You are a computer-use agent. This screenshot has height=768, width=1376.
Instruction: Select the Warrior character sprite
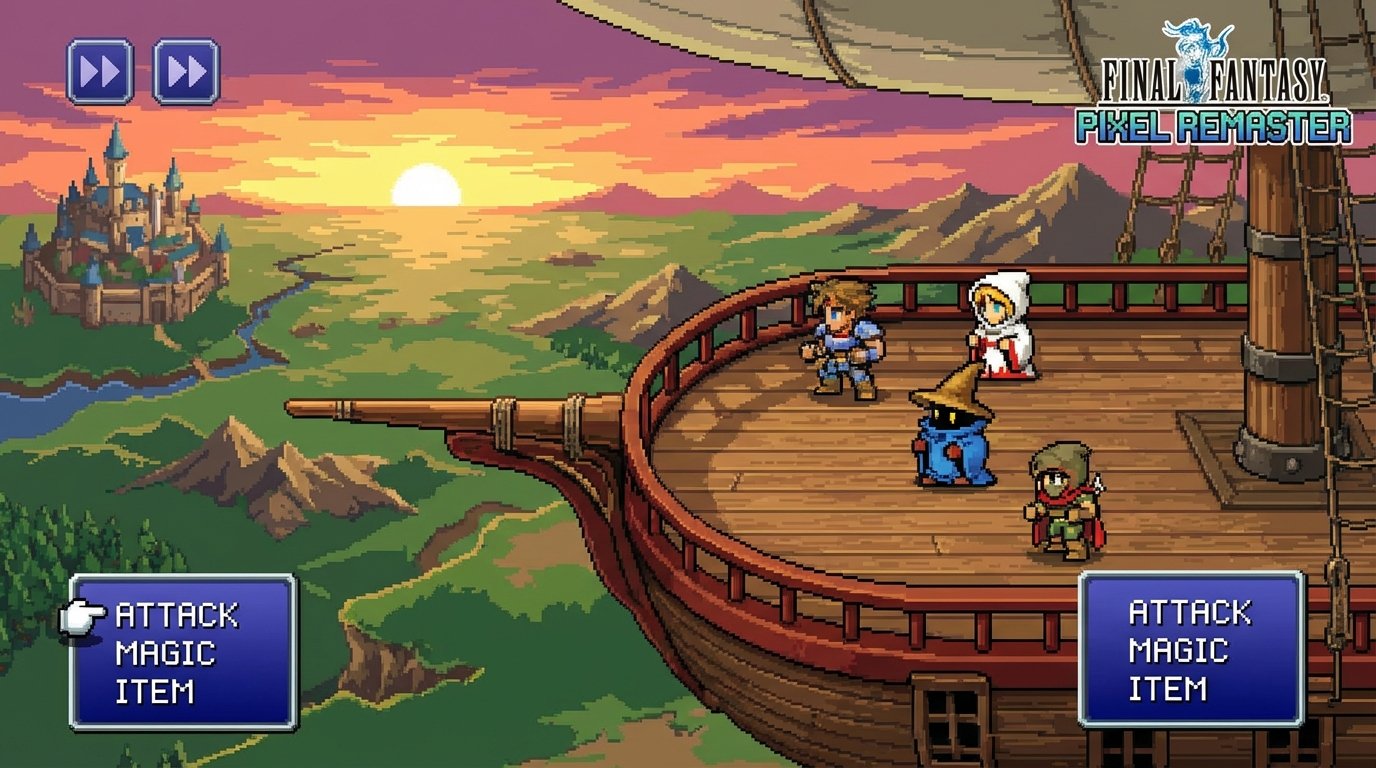pyautogui.click(x=845, y=340)
